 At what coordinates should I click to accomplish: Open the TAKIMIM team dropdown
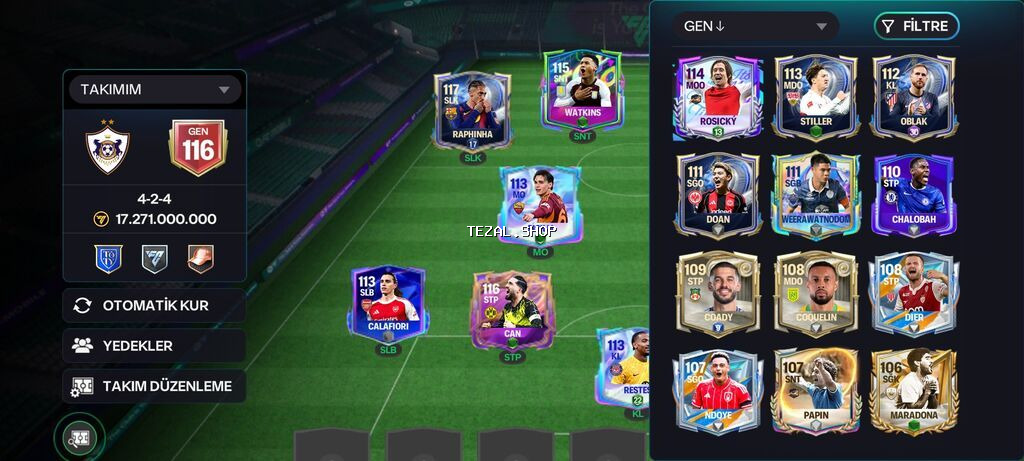point(154,90)
